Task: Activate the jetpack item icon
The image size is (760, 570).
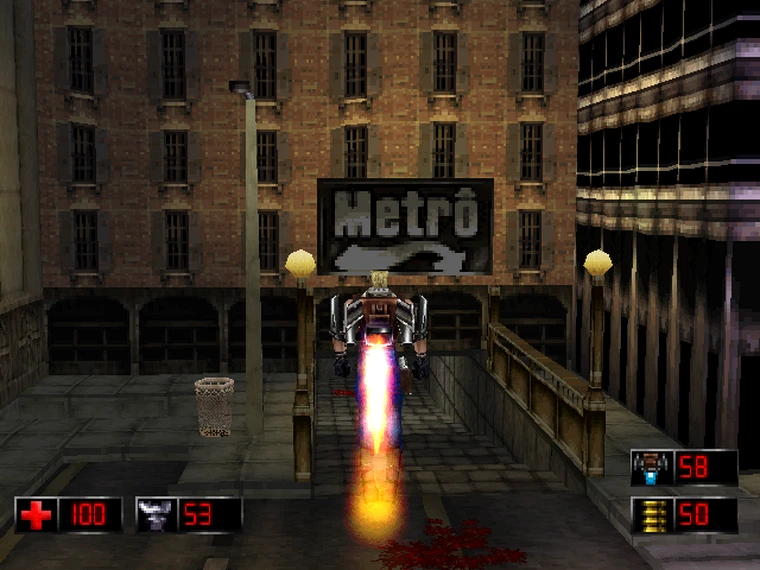Action: click(x=649, y=468)
